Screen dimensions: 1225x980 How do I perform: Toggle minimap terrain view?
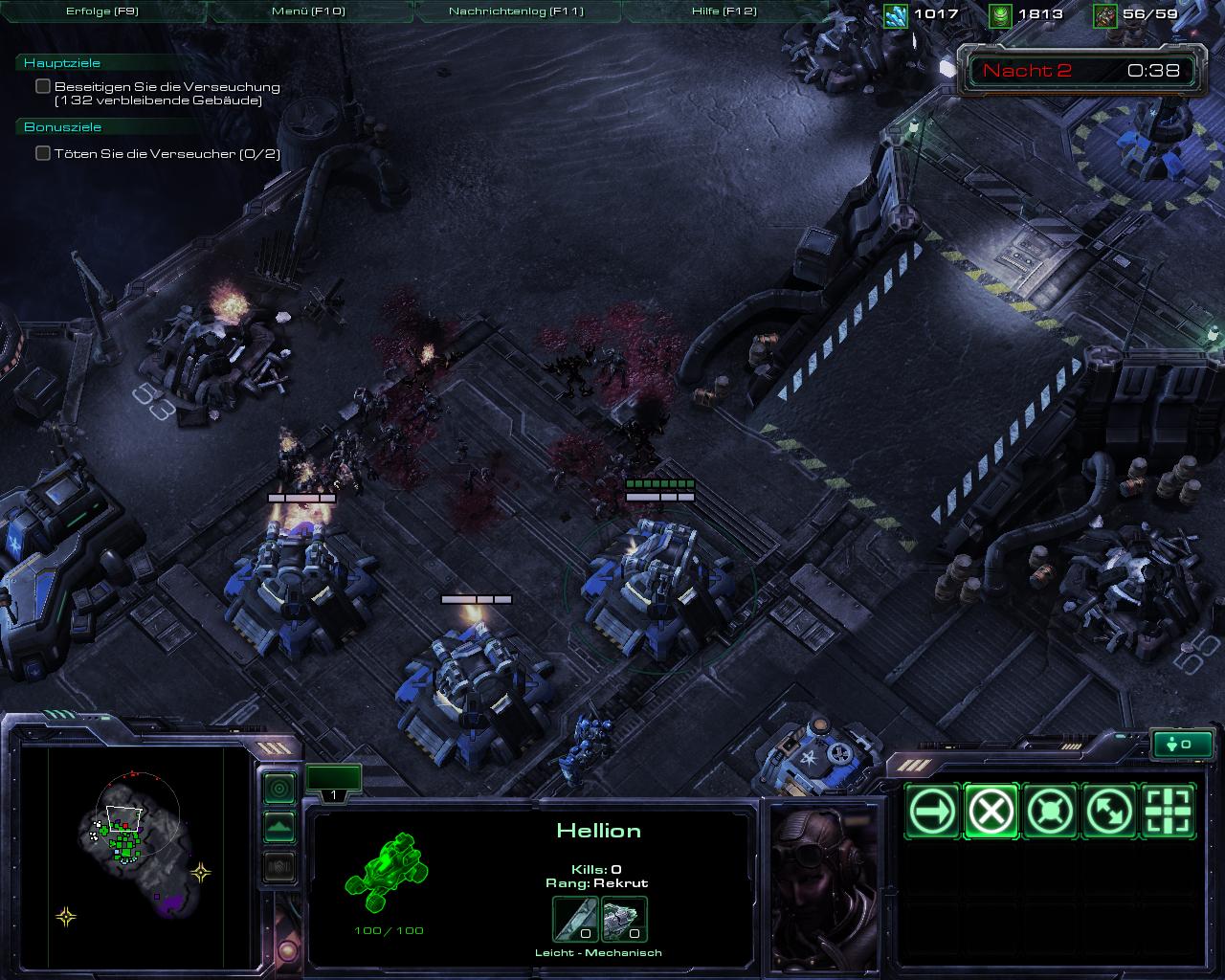click(x=278, y=826)
